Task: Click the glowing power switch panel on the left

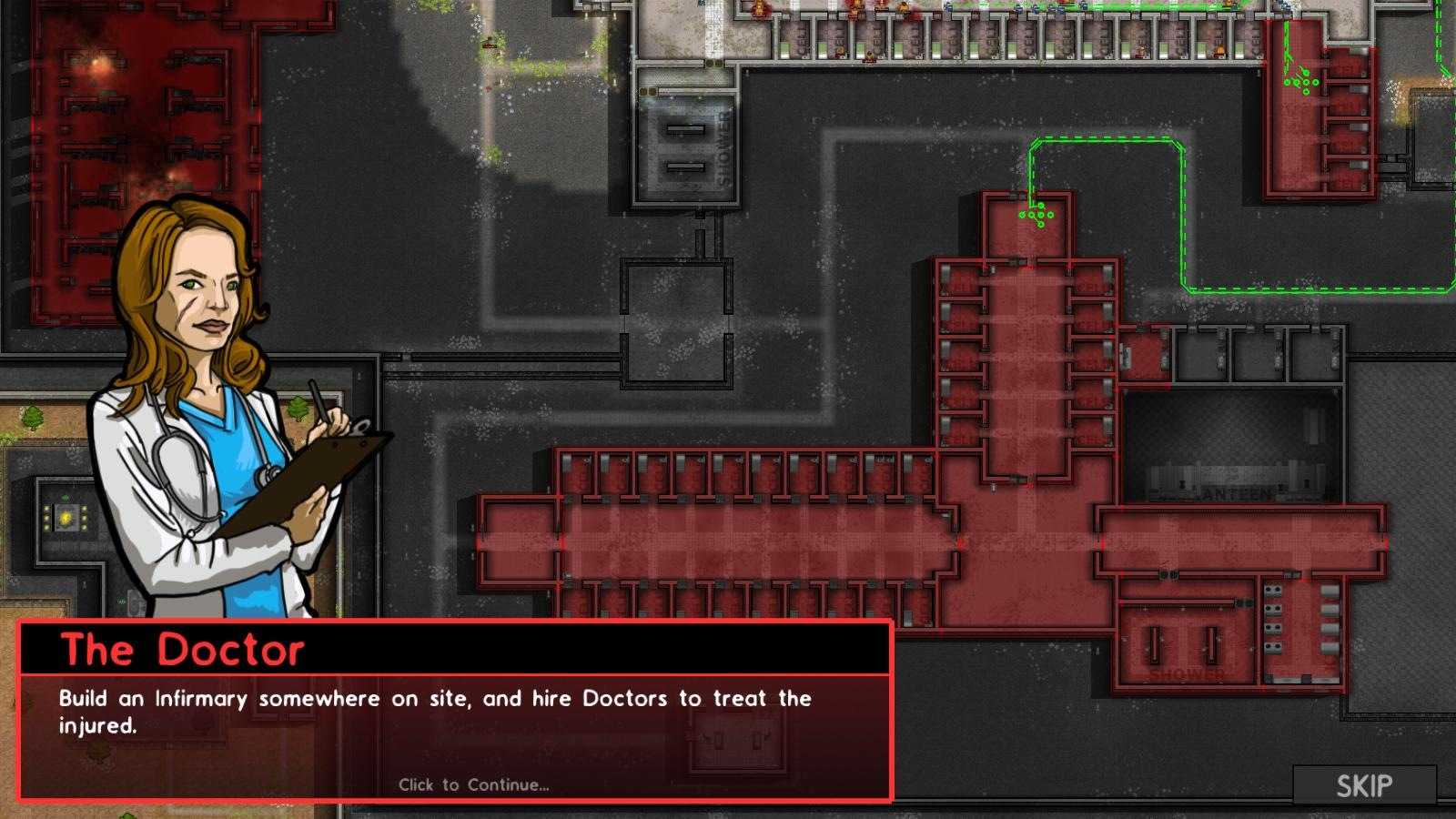Action: pos(64,517)
